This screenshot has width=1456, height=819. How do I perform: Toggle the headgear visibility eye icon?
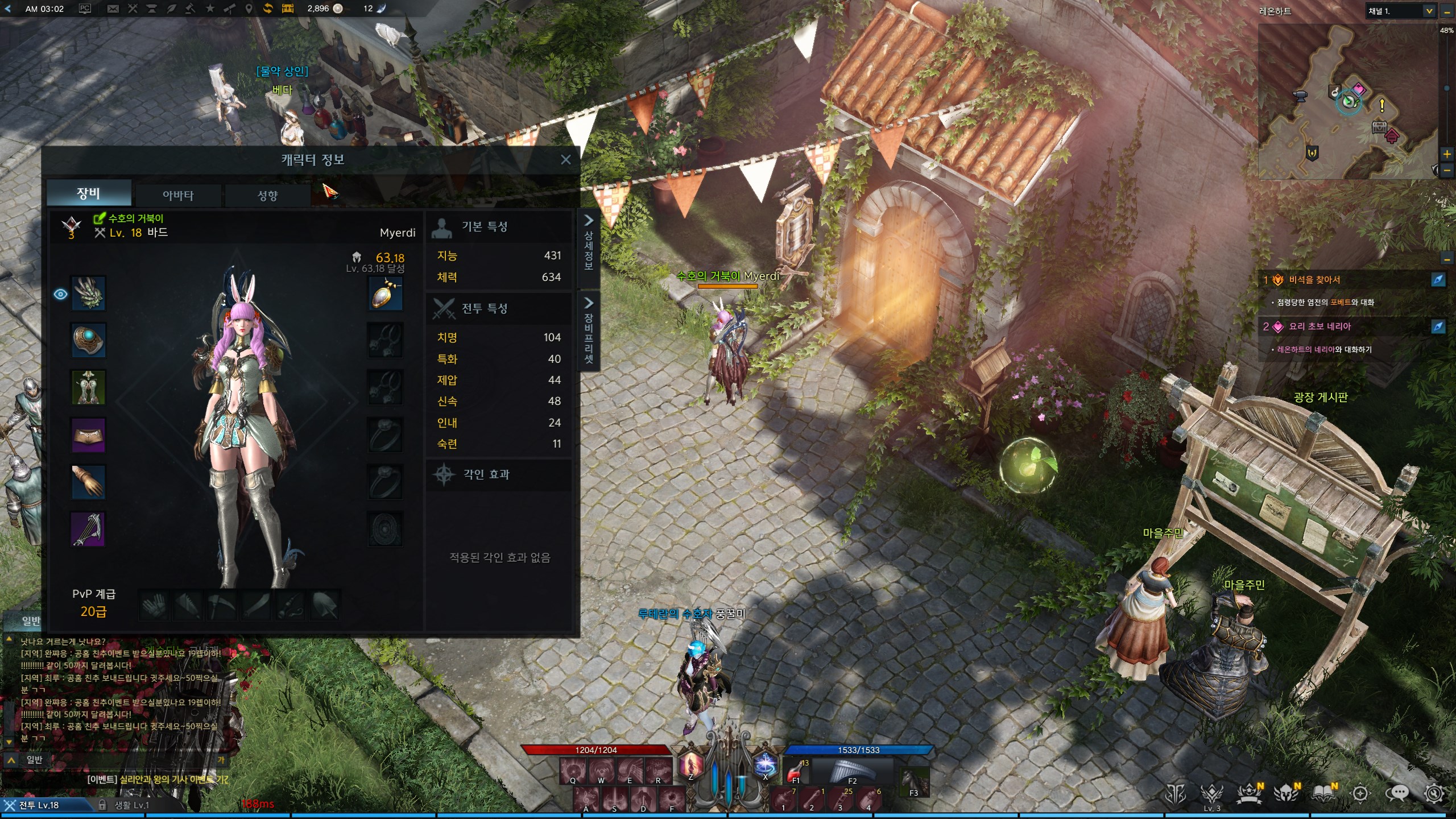pos(60,294)
